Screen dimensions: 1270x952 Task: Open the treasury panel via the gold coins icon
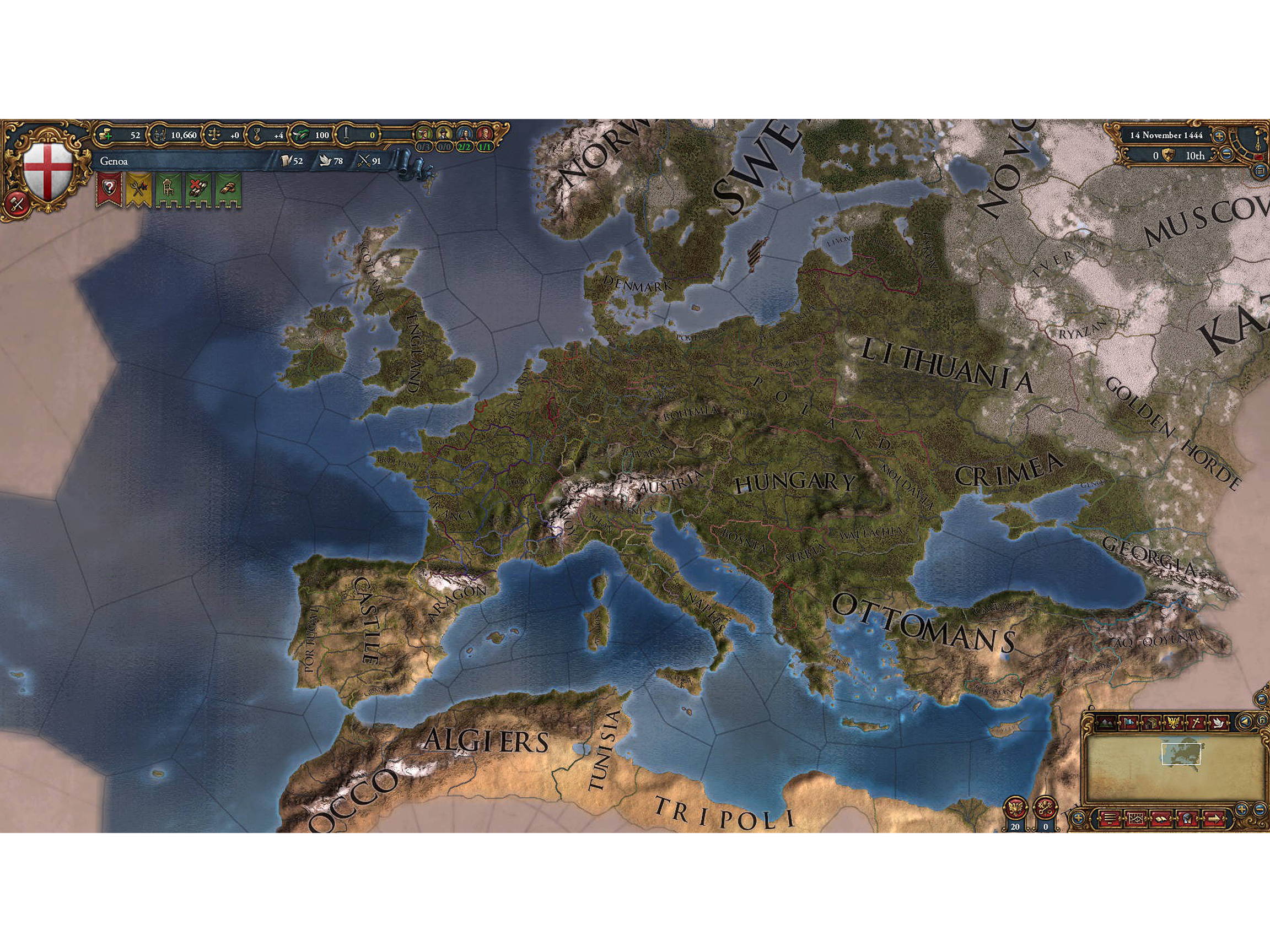pos(106,136)
